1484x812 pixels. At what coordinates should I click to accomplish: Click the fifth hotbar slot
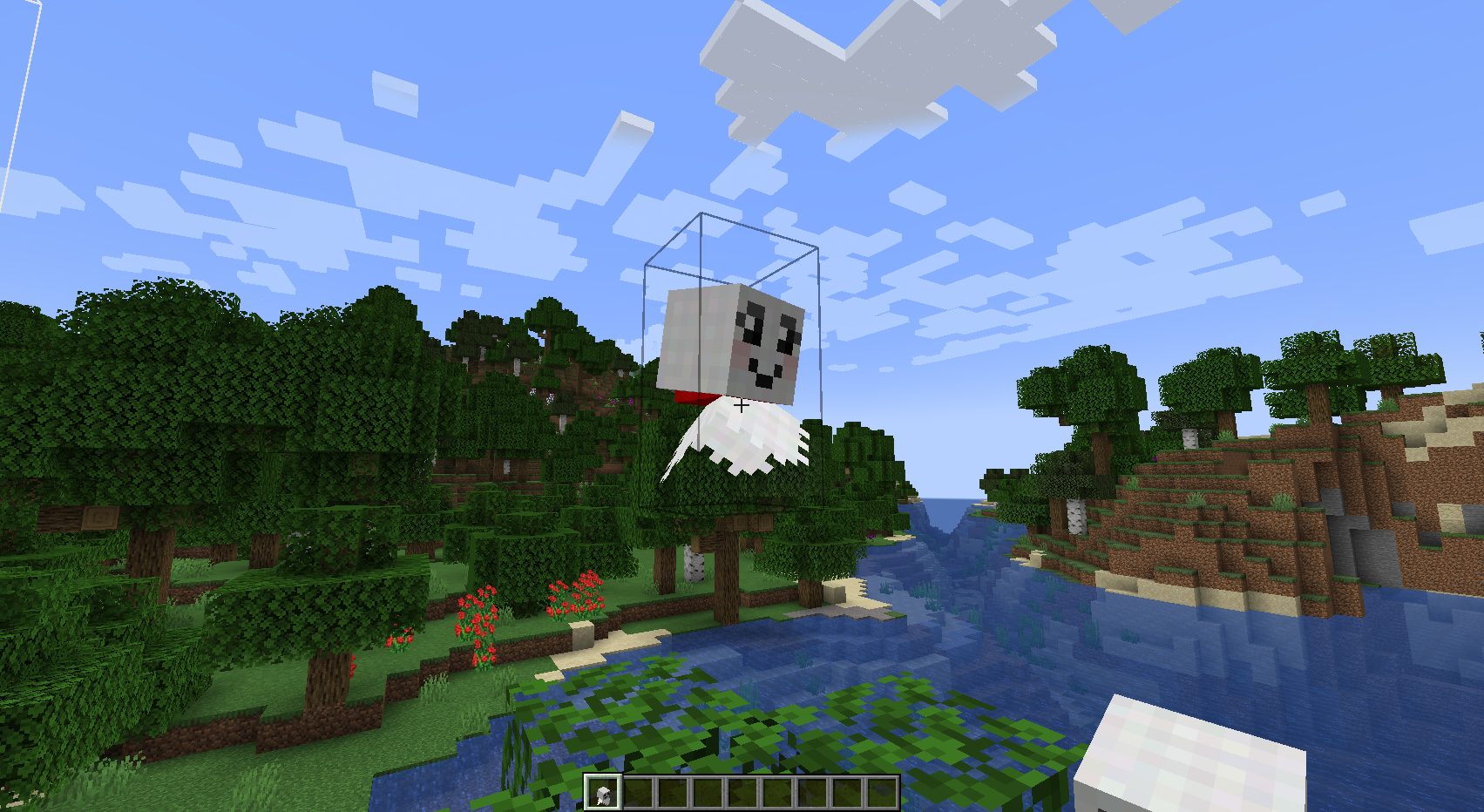(743, 791)
